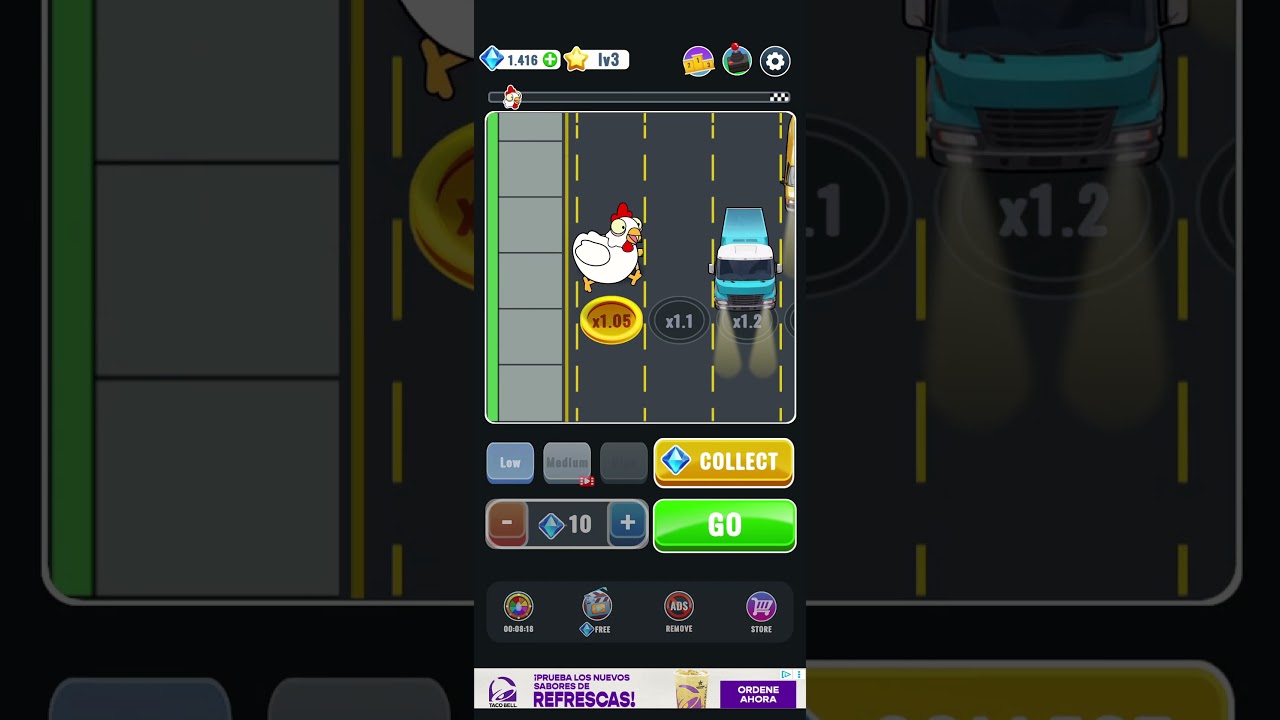
Task: Select the Low difficulty
Action: coord(510,463)
